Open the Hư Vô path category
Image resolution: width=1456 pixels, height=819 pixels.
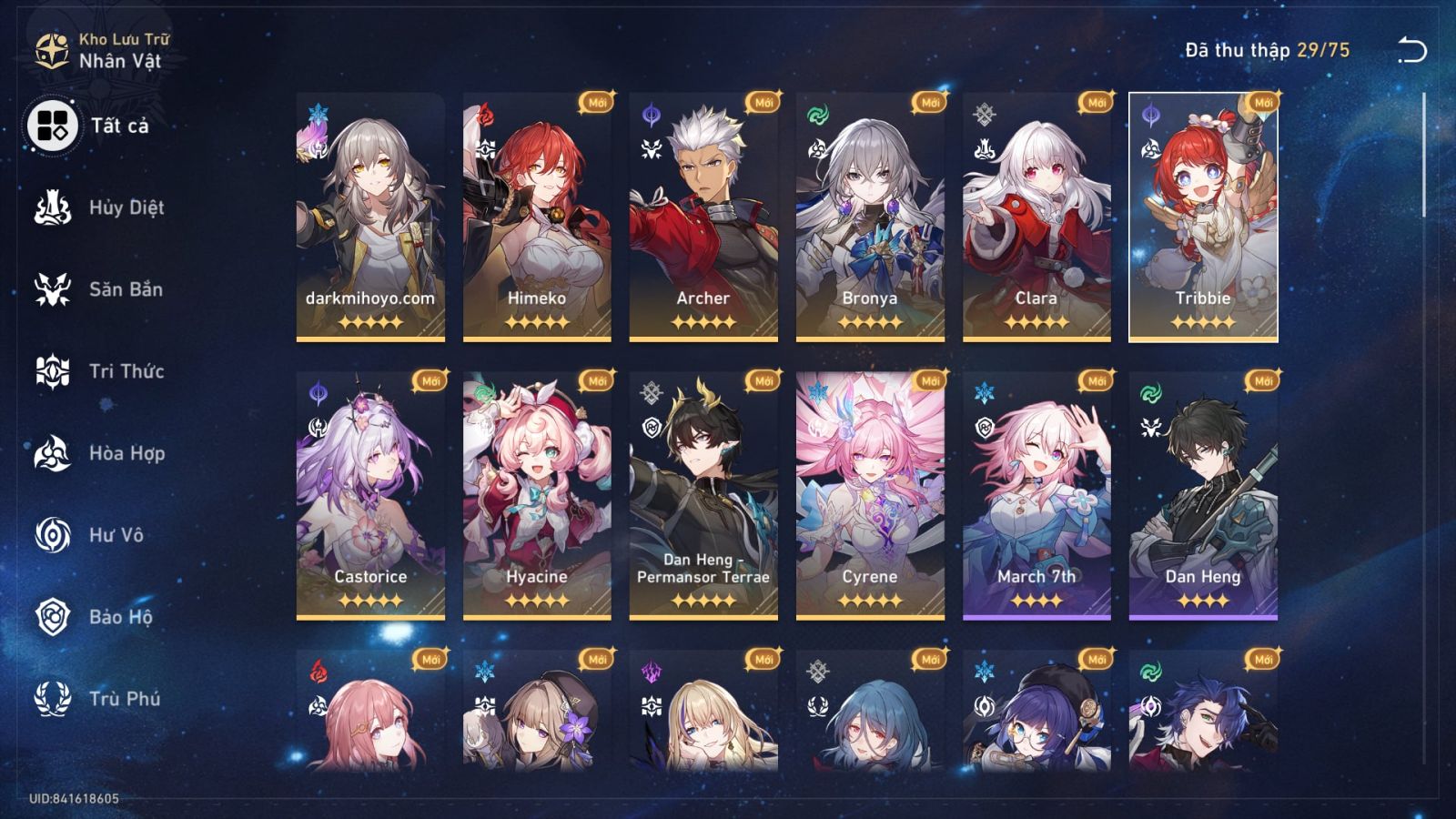click(52, 535)
